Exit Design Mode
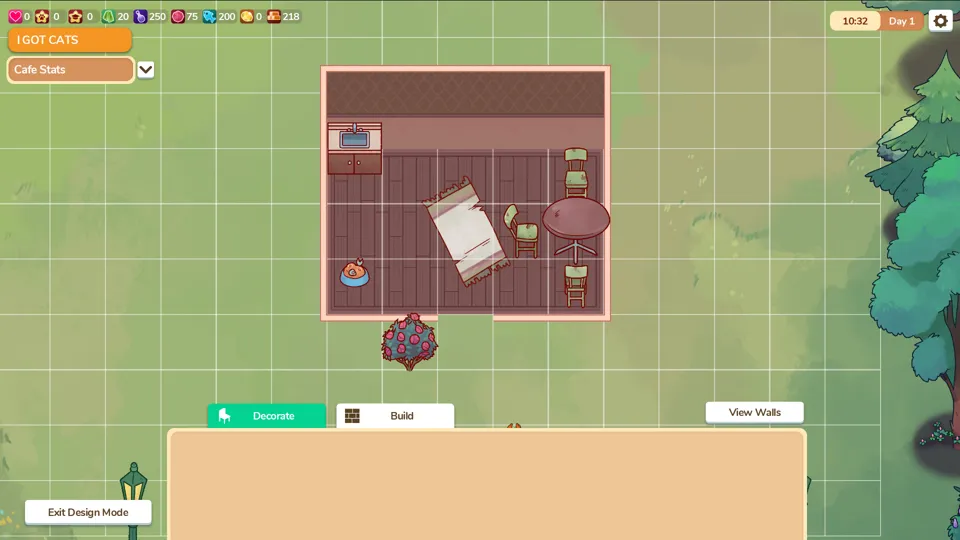This screenshot has height=540, width=960. (x=88, y=512)
